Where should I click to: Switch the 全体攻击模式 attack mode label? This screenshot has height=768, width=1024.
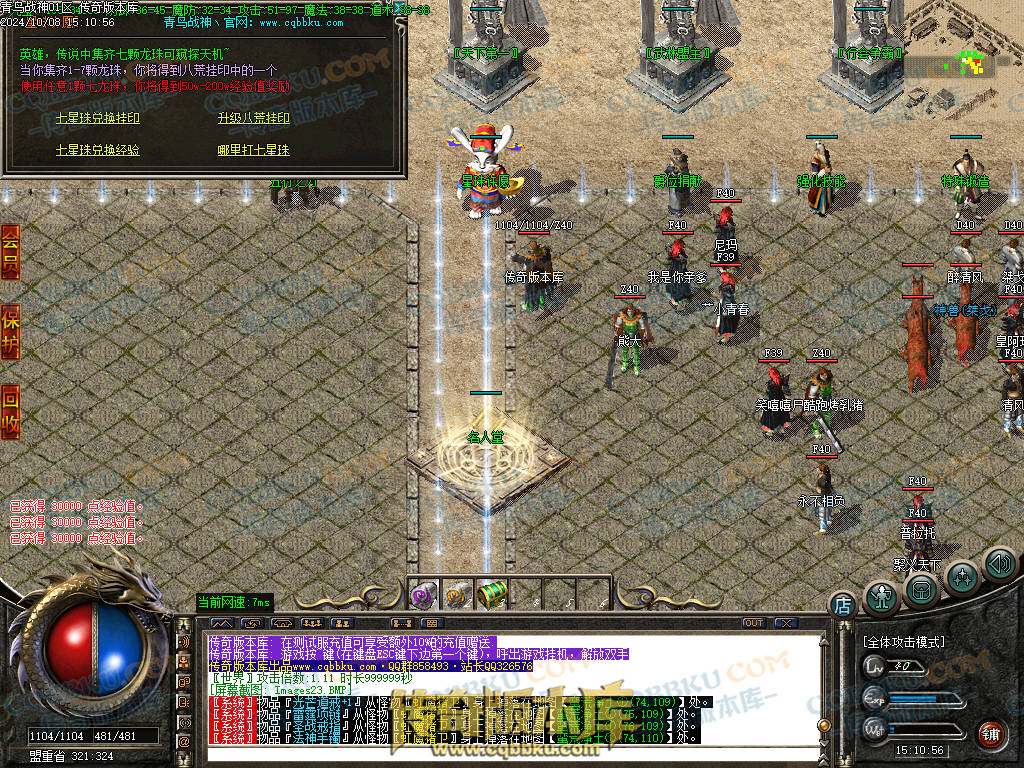903,641
